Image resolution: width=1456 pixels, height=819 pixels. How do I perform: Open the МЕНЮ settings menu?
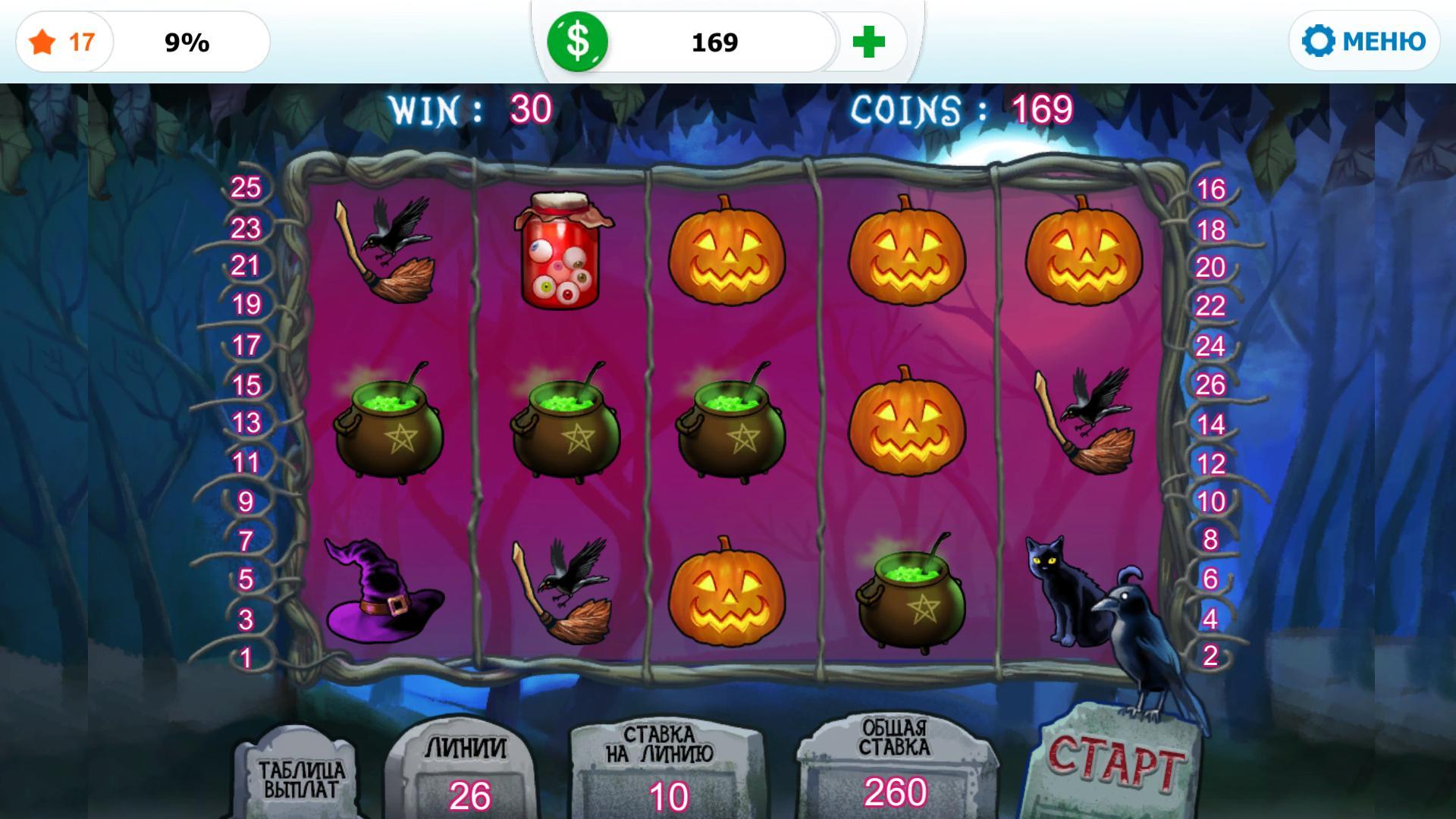point(1363,41)
